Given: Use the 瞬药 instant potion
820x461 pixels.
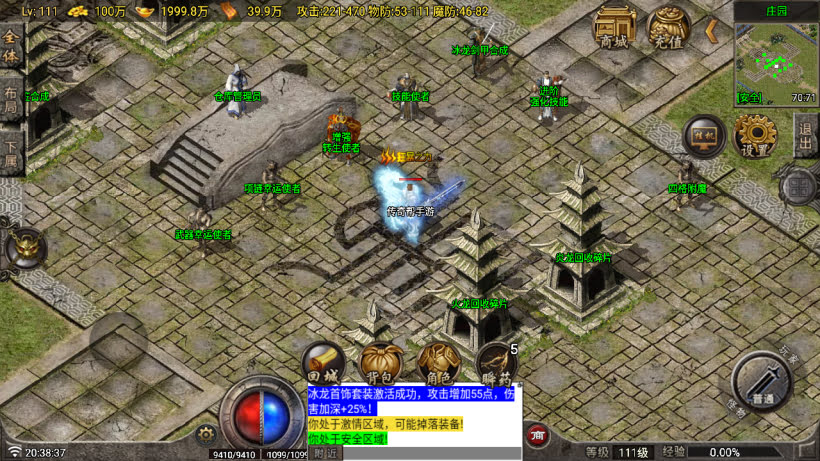Looking at the screenshot, I should point(495,364).
